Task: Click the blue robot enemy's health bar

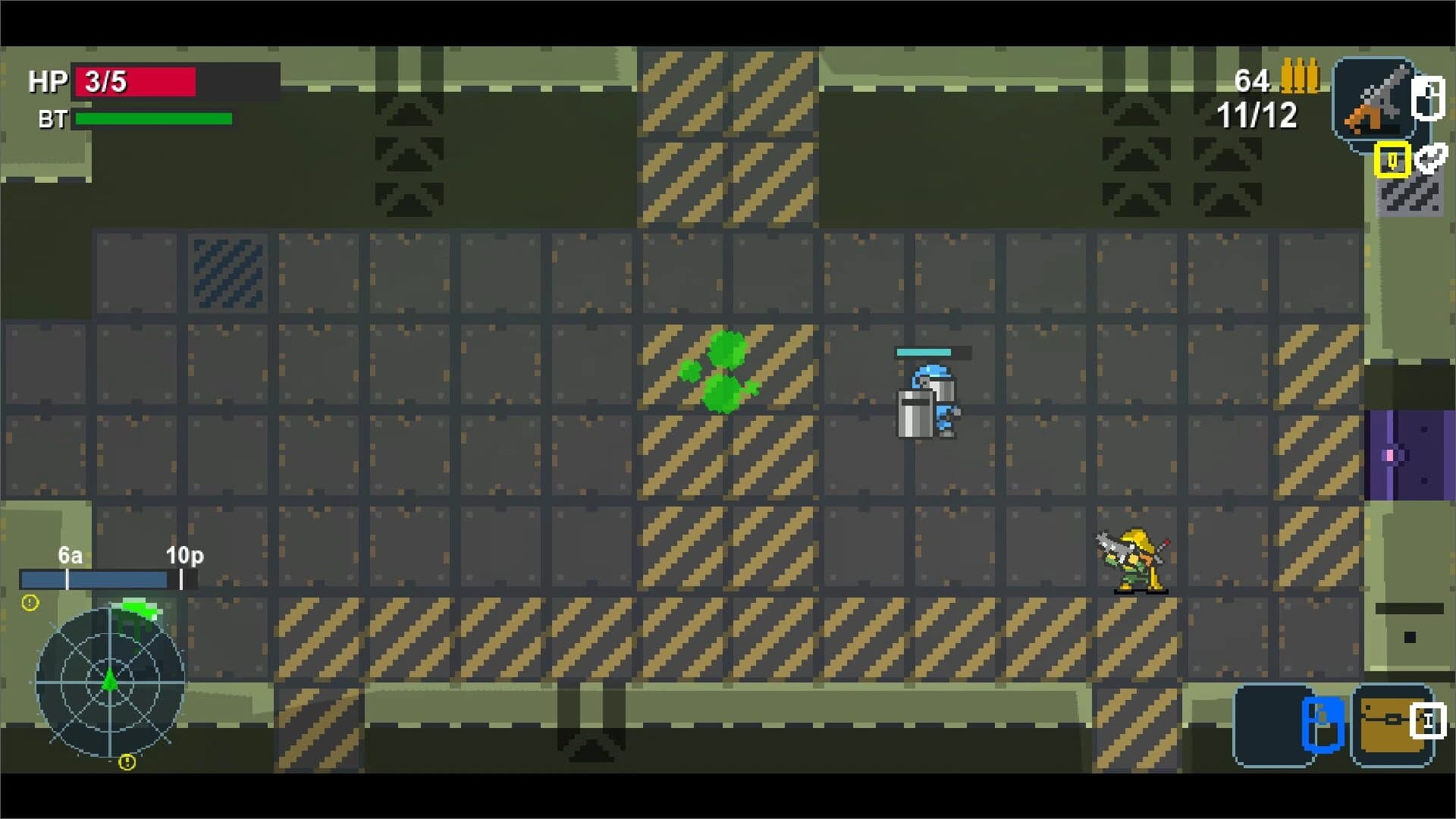Action: pyautogui.click(x=924, y=351)
